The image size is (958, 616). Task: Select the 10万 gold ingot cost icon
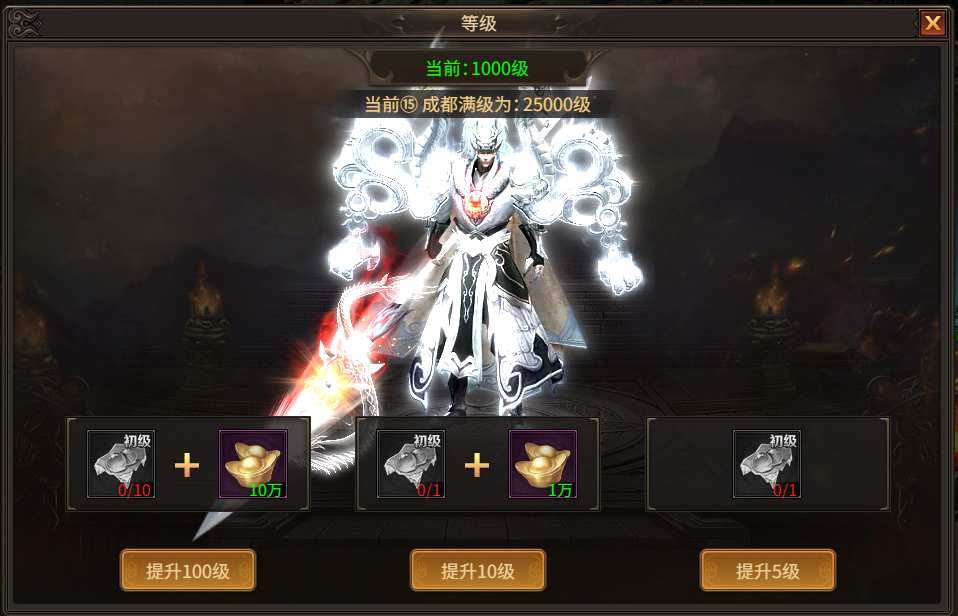(x=253, y=464)
